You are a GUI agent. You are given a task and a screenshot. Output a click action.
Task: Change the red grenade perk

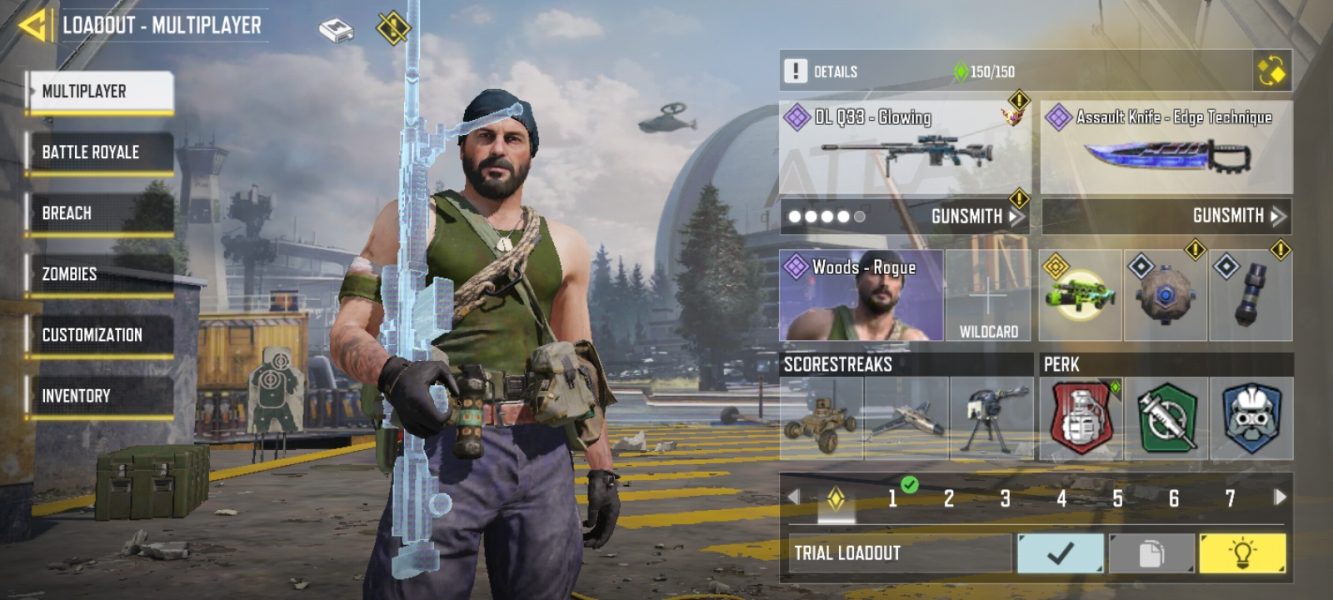[x=1080, y=419]
